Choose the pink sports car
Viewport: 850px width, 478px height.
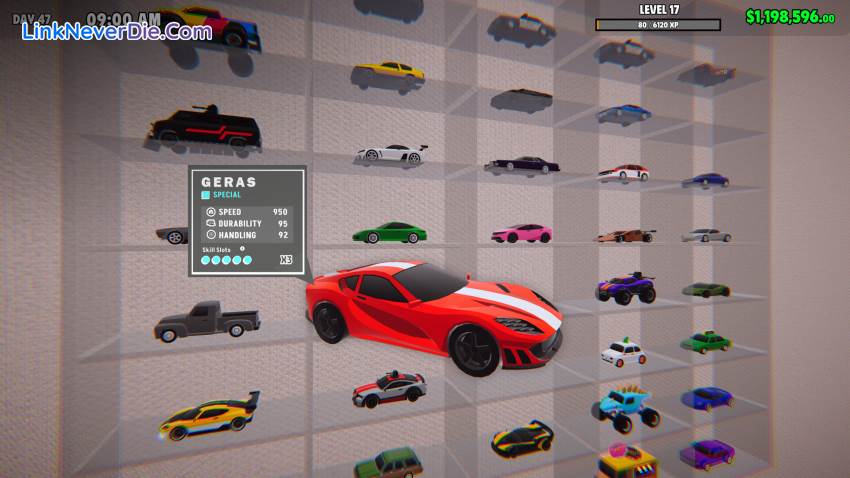coord(522,233)
